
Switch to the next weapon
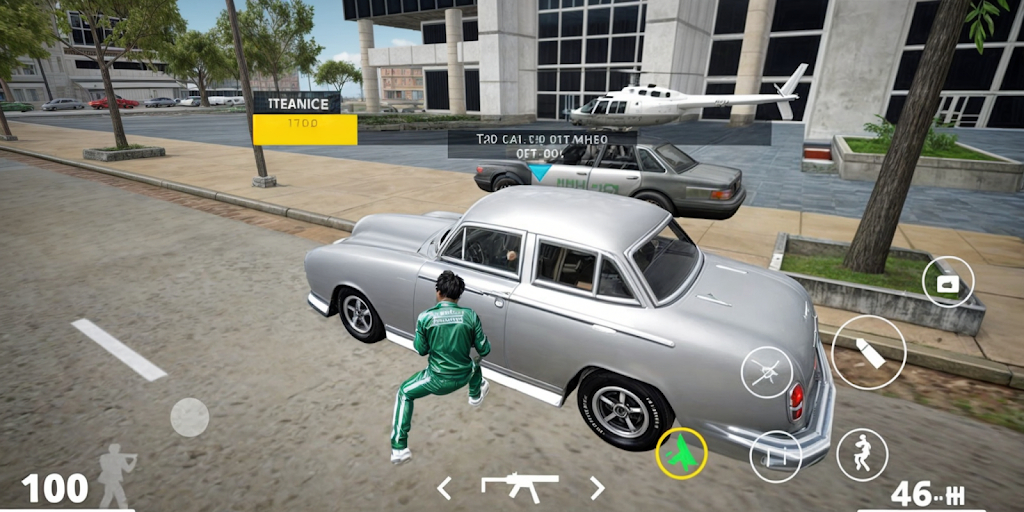pyautogui.click(x=597, y=488)
